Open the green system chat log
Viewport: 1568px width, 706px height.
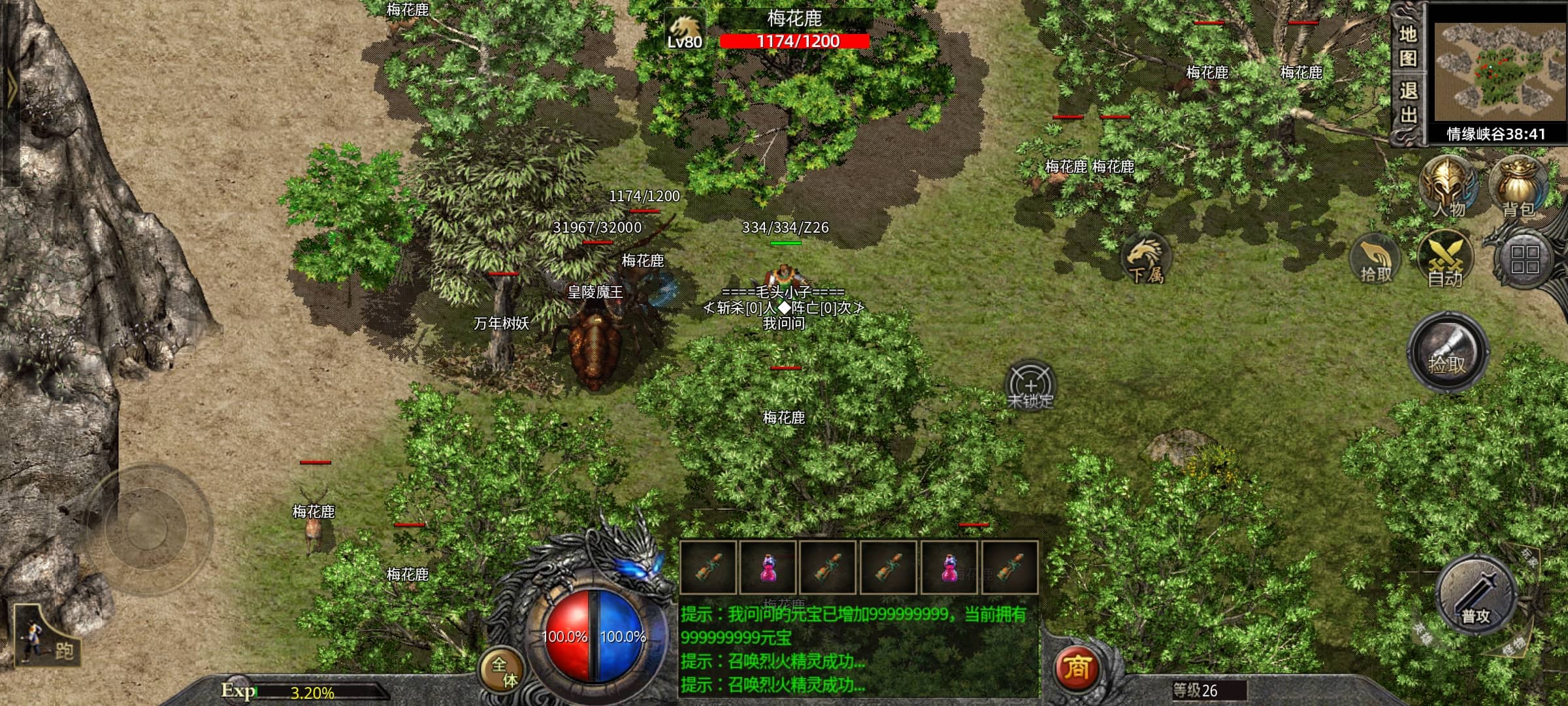858,648
